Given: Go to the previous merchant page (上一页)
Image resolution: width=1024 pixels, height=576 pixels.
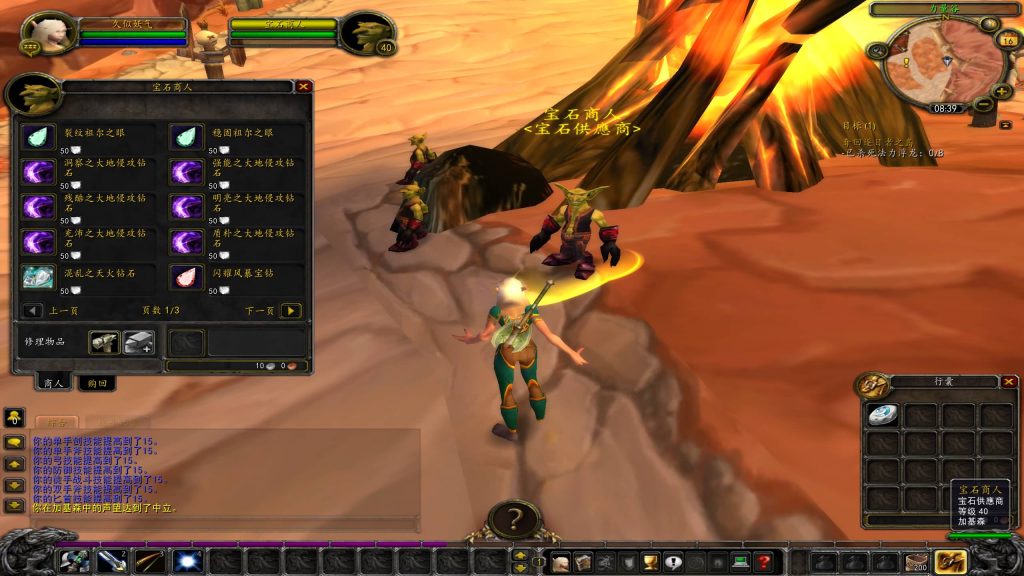Looking at the screenshot, I should click(x=32, y=311).
